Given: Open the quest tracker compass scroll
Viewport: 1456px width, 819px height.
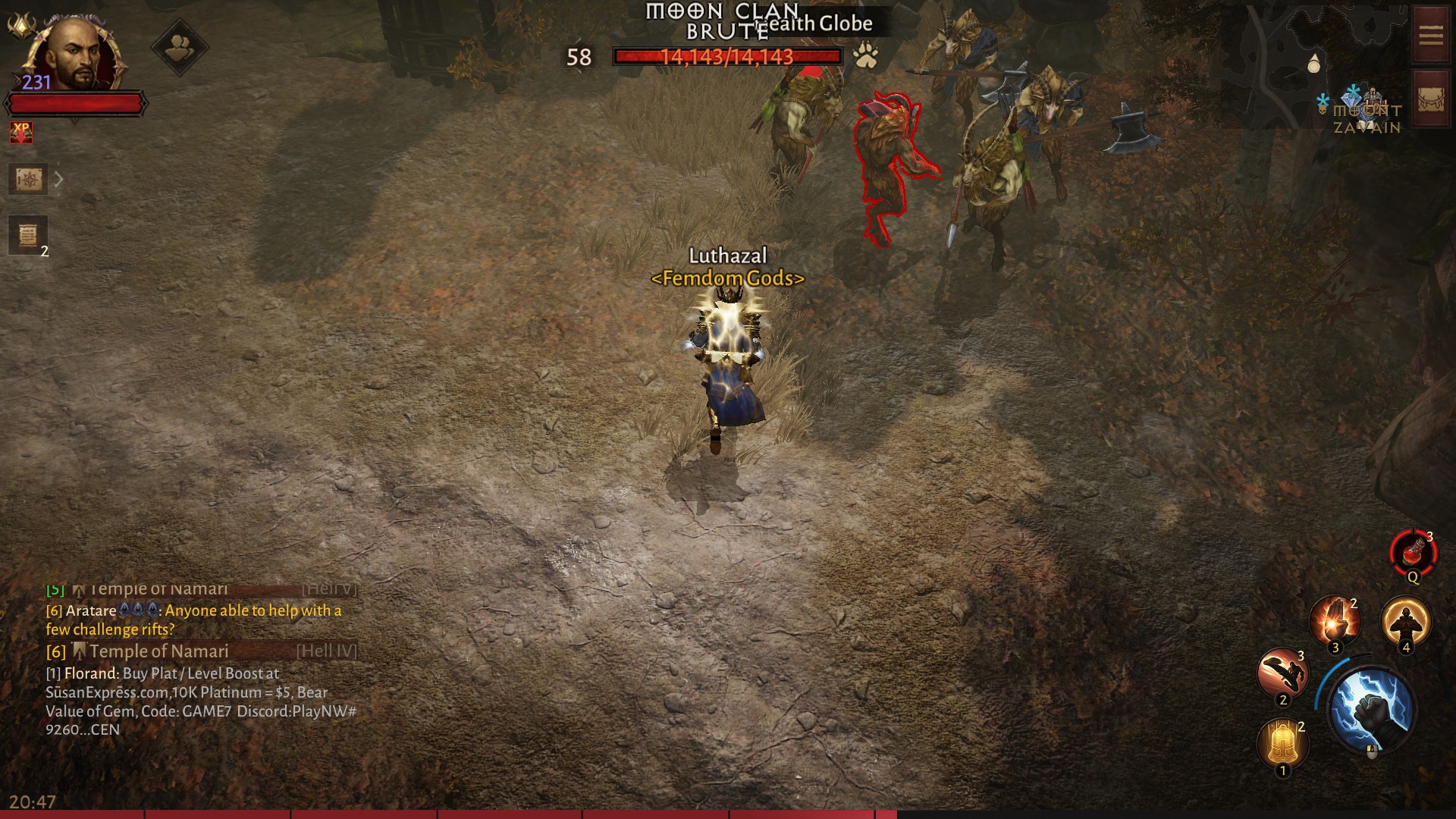Looking at the screenshot, I should (x=29, y=180).
